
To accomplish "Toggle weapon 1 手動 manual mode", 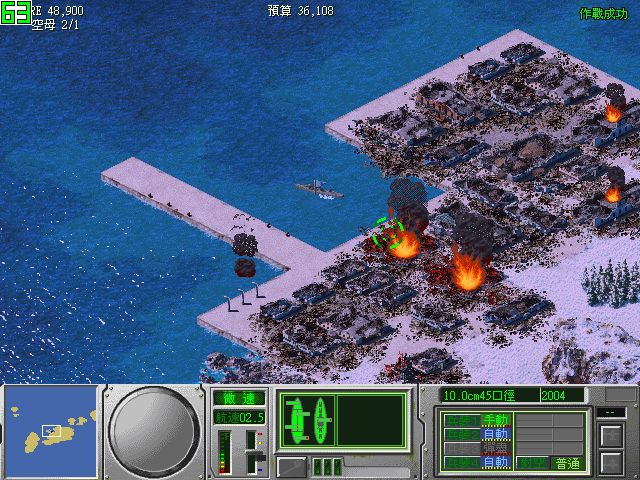I will coord(495,420).
